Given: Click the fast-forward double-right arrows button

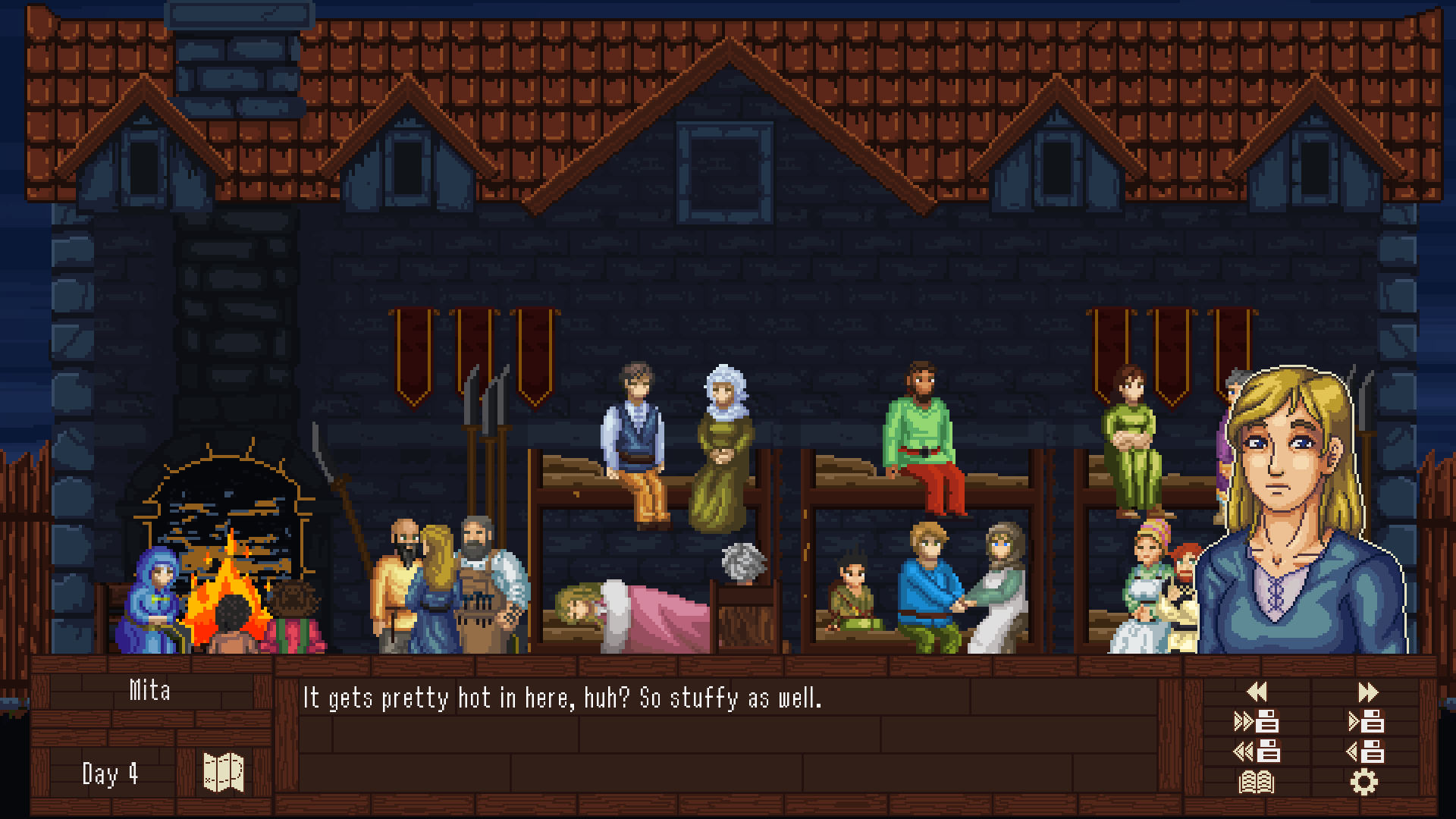Looking at the screenshot, I should (1367, 692).
